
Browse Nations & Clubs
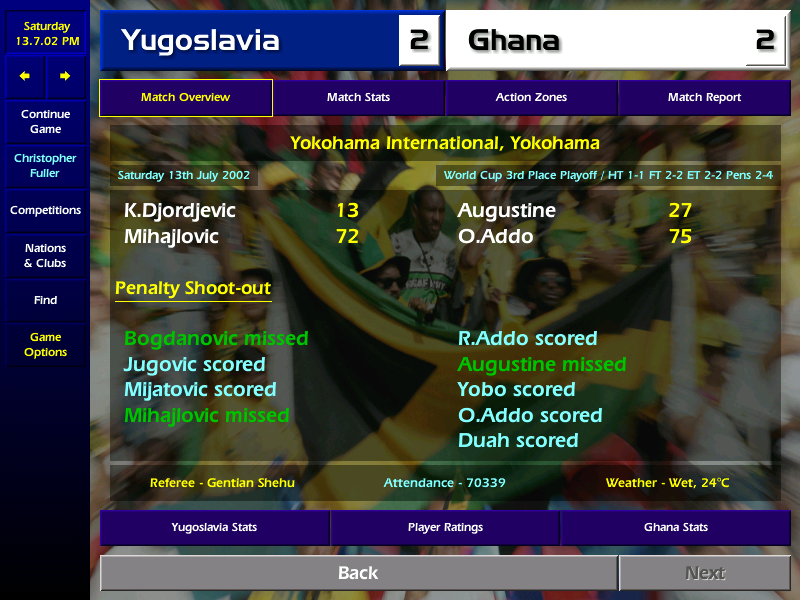tap(45, 256)
